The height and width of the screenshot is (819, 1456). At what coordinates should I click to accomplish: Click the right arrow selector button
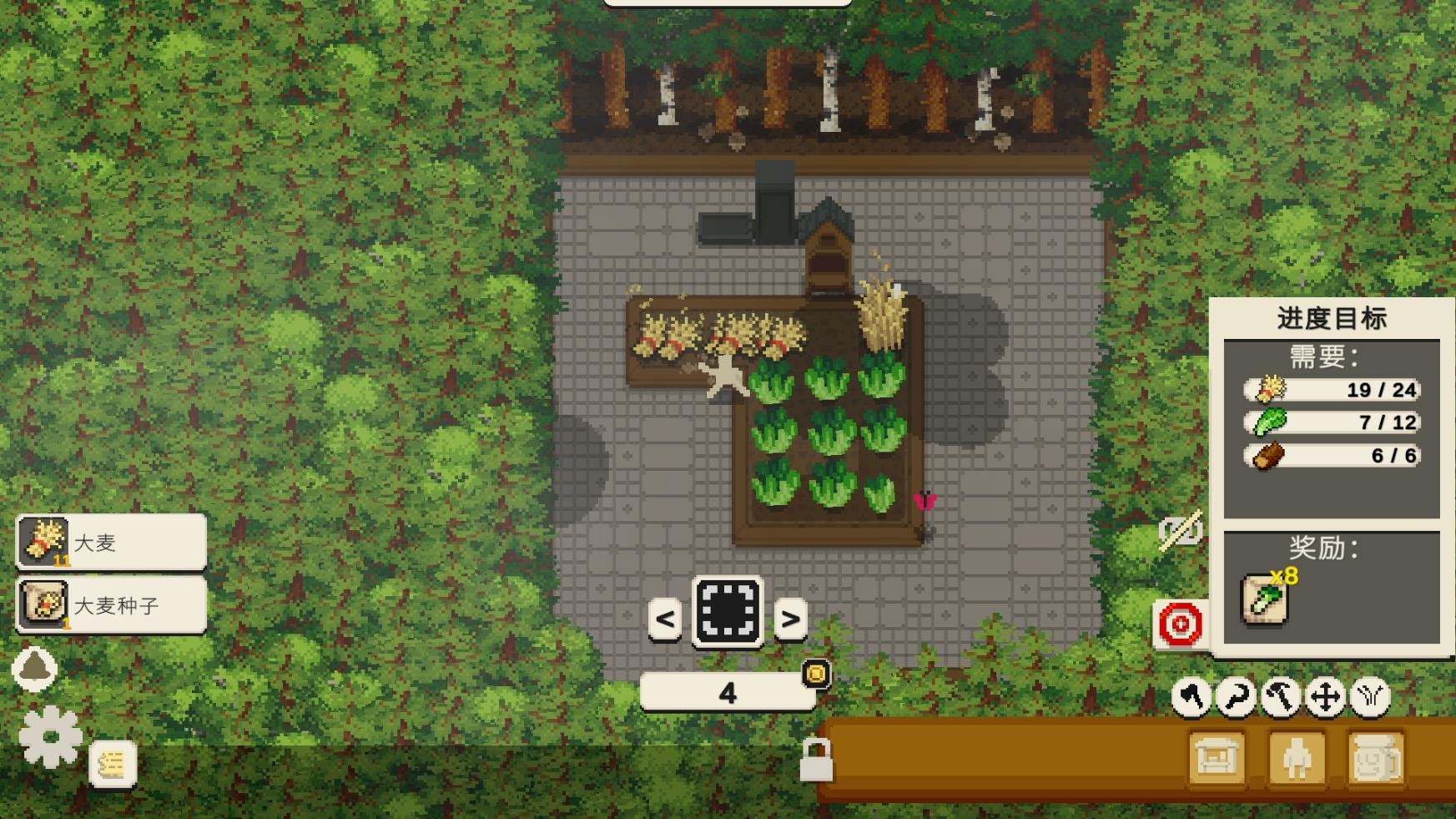coord(790,619)
